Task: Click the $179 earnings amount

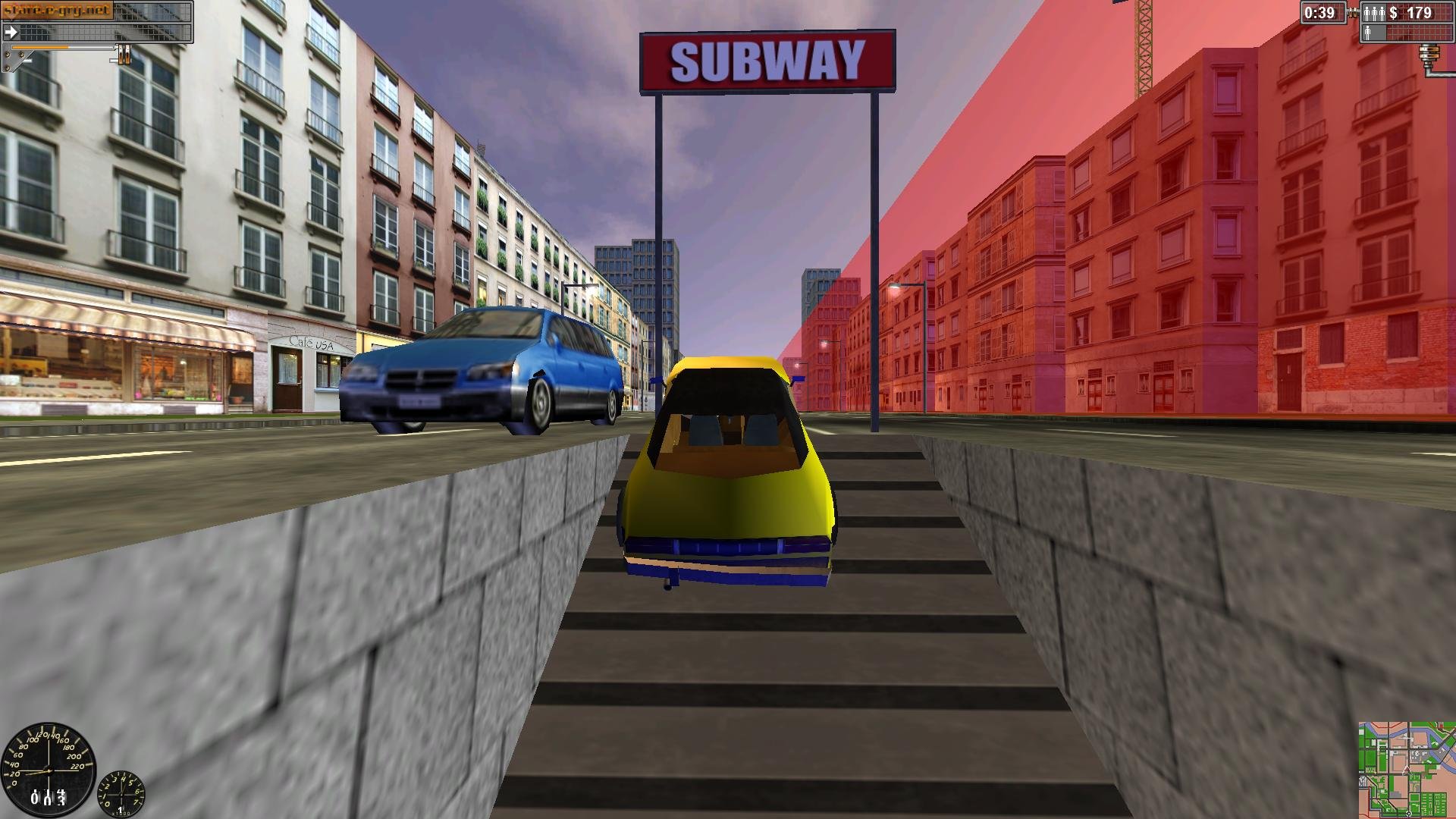Action: (1420, 11)
